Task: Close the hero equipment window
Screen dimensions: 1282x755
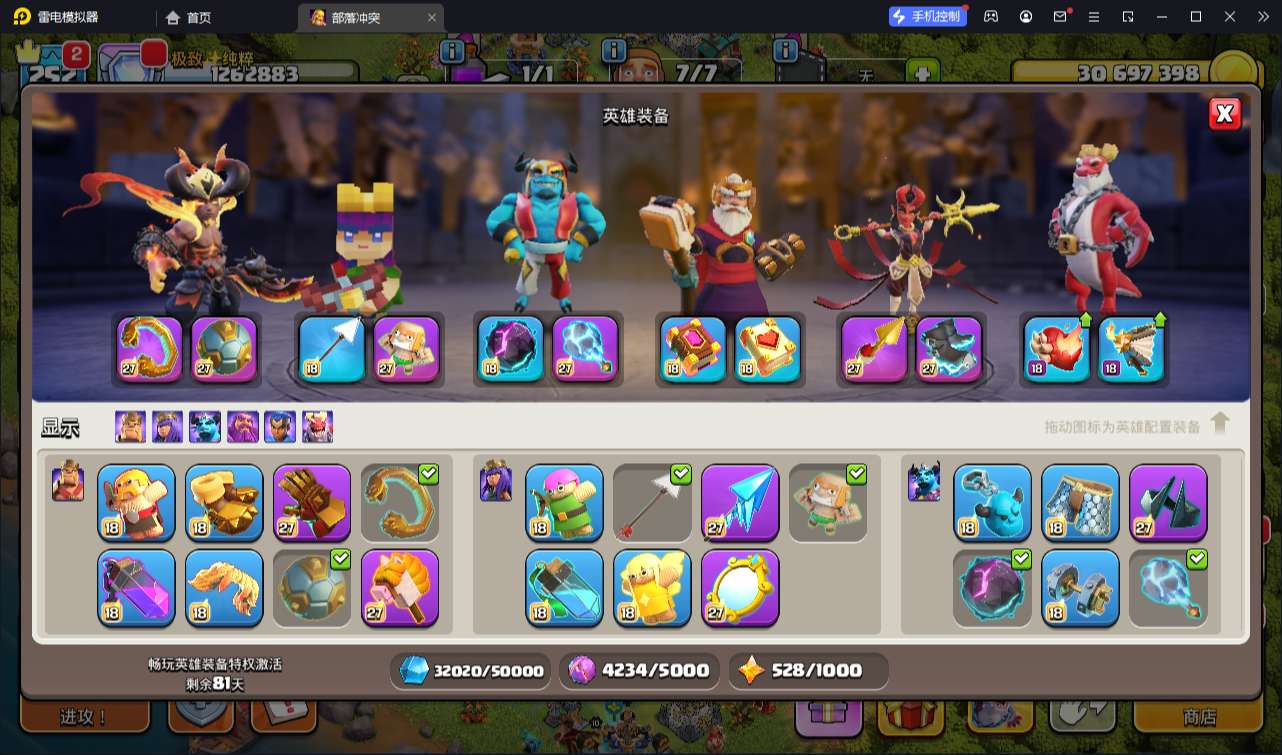Action: click(x=1224, y=114)
